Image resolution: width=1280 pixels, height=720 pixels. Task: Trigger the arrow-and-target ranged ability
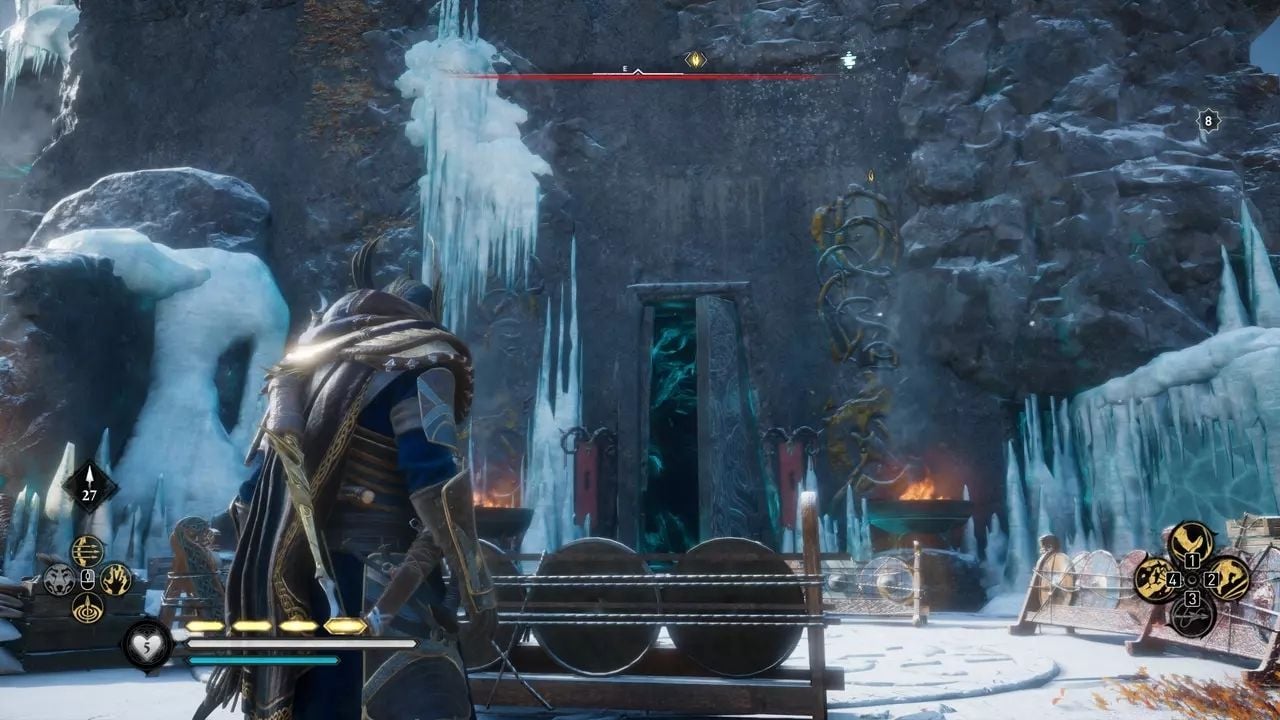tap(88, 607)
